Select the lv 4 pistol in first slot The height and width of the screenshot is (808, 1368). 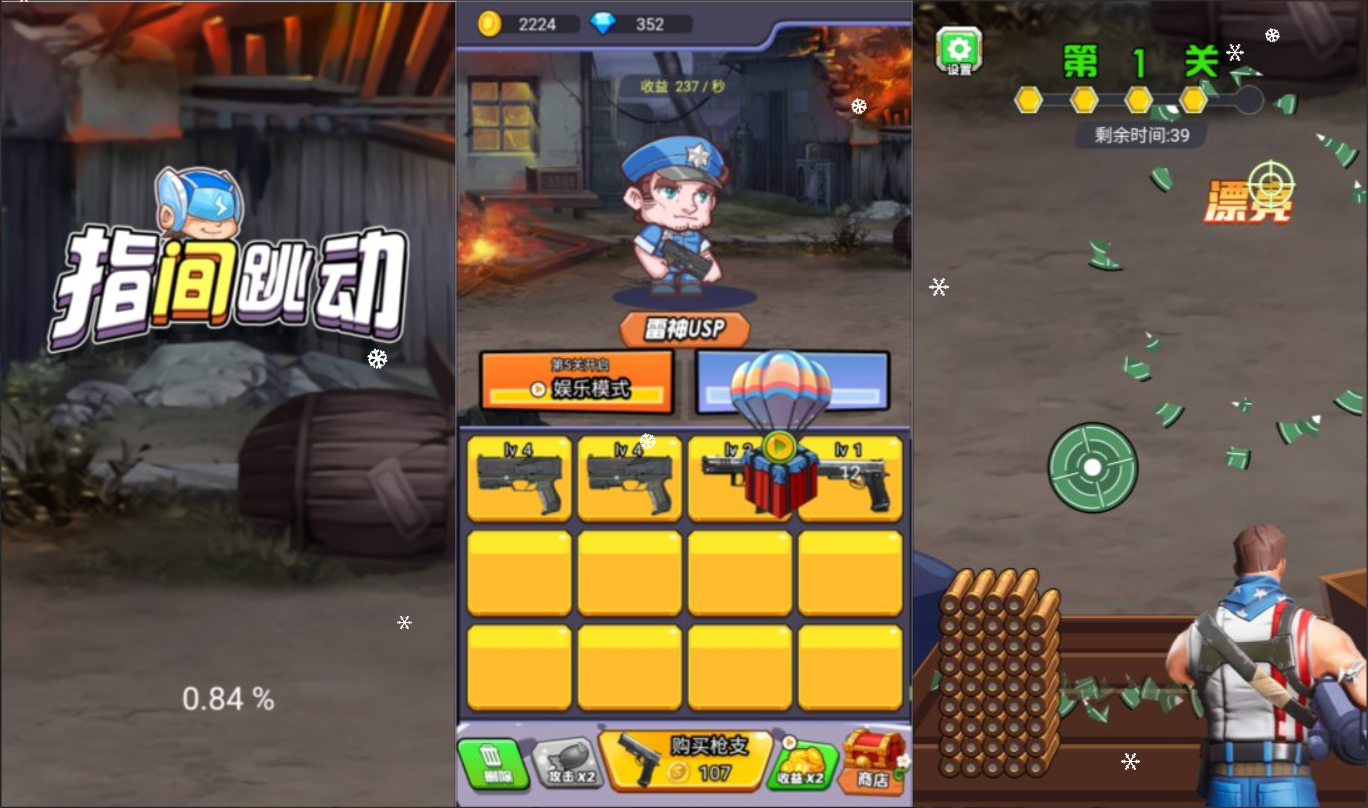[x=518, y=478]
